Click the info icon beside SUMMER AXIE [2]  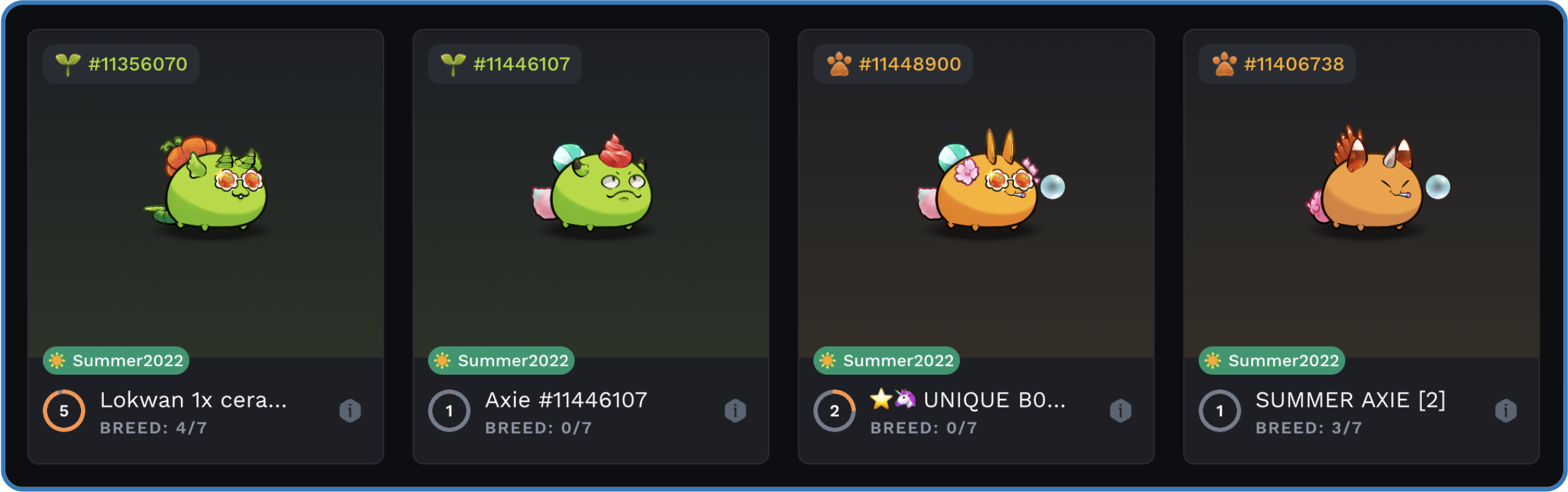[x=1506, y=411]
